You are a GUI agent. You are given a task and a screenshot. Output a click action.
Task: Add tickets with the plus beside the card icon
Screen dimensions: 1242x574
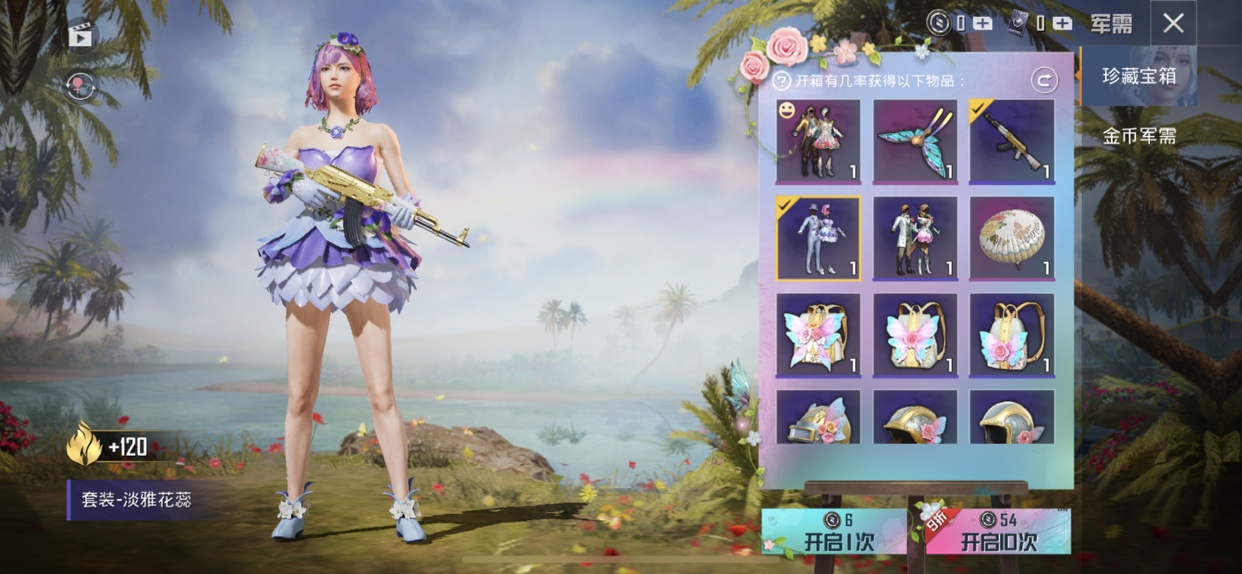pos(1062,22)
